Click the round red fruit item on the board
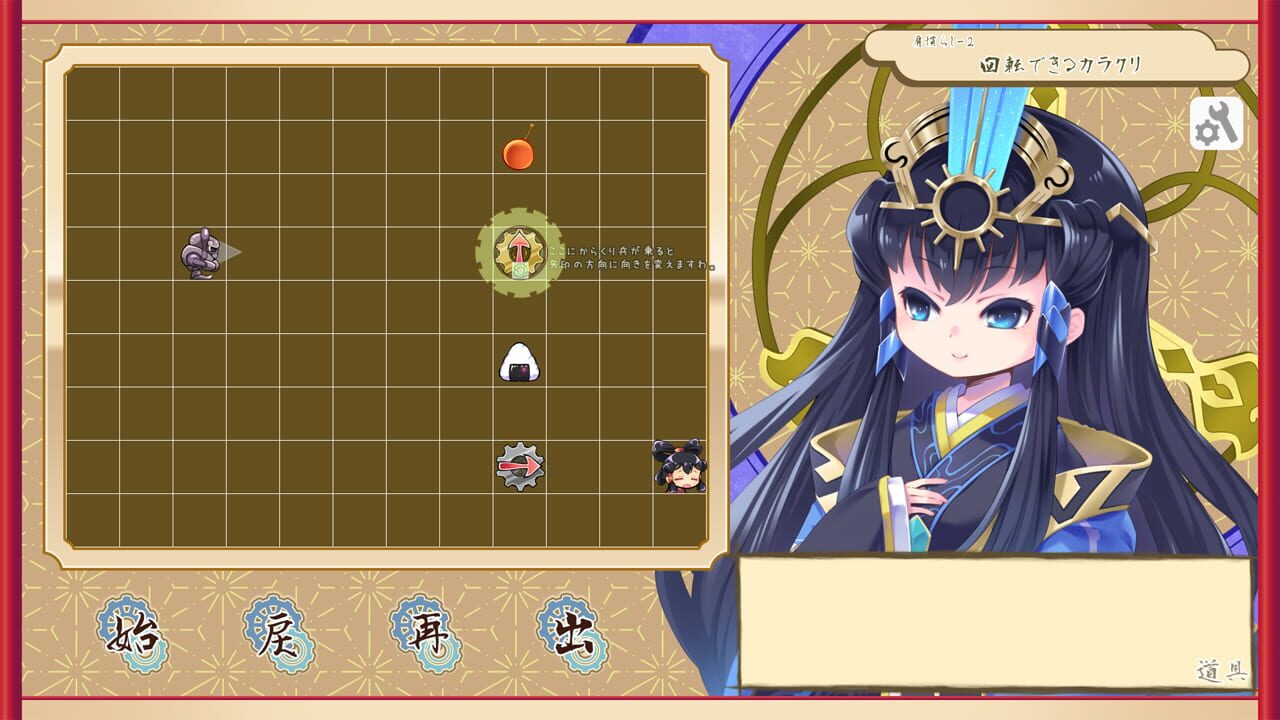Viewport: 1280px width, 720px height. tap(517, 152)
